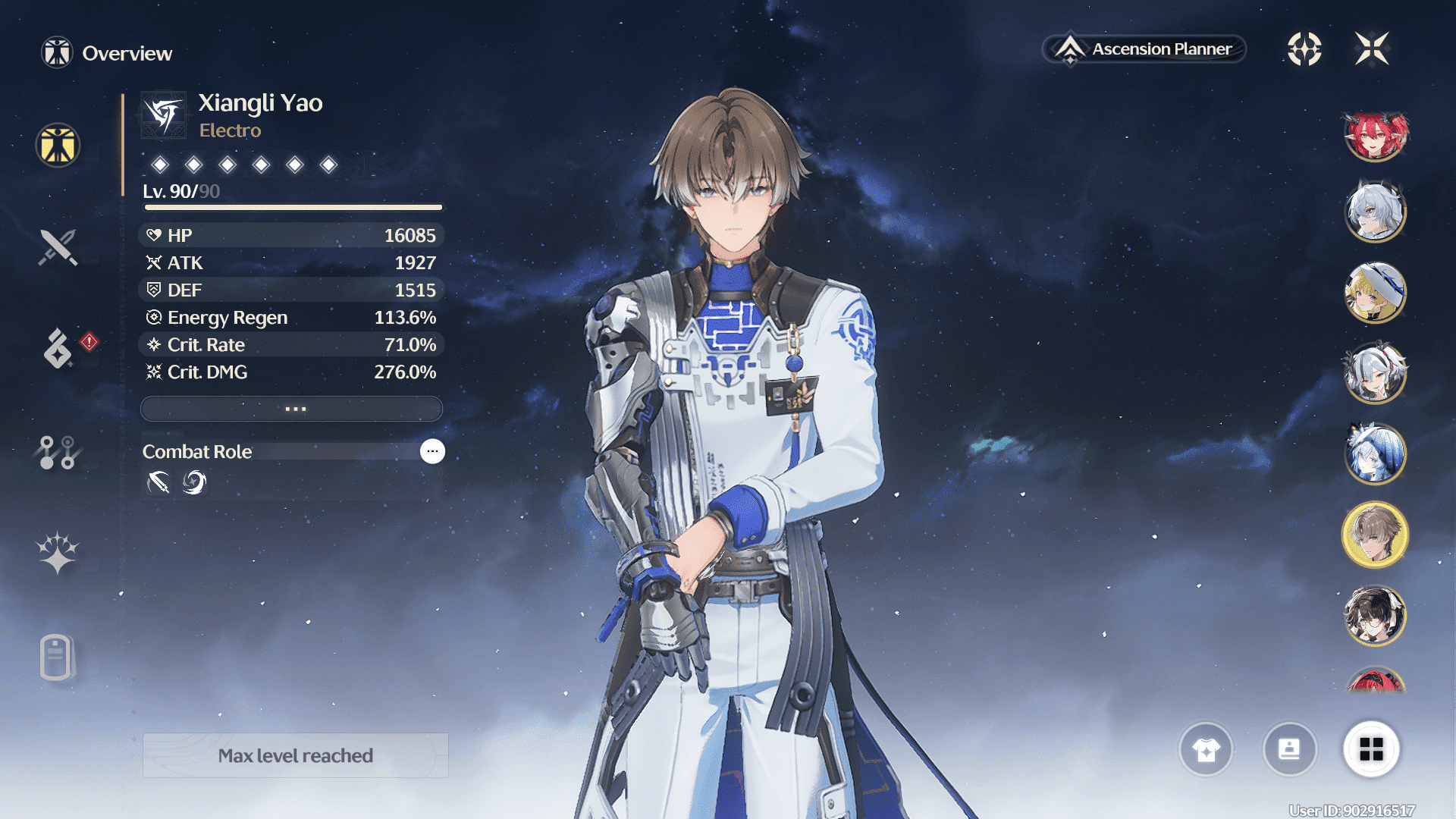
Task: Show Combat Role details
Action: pos(432,451)
